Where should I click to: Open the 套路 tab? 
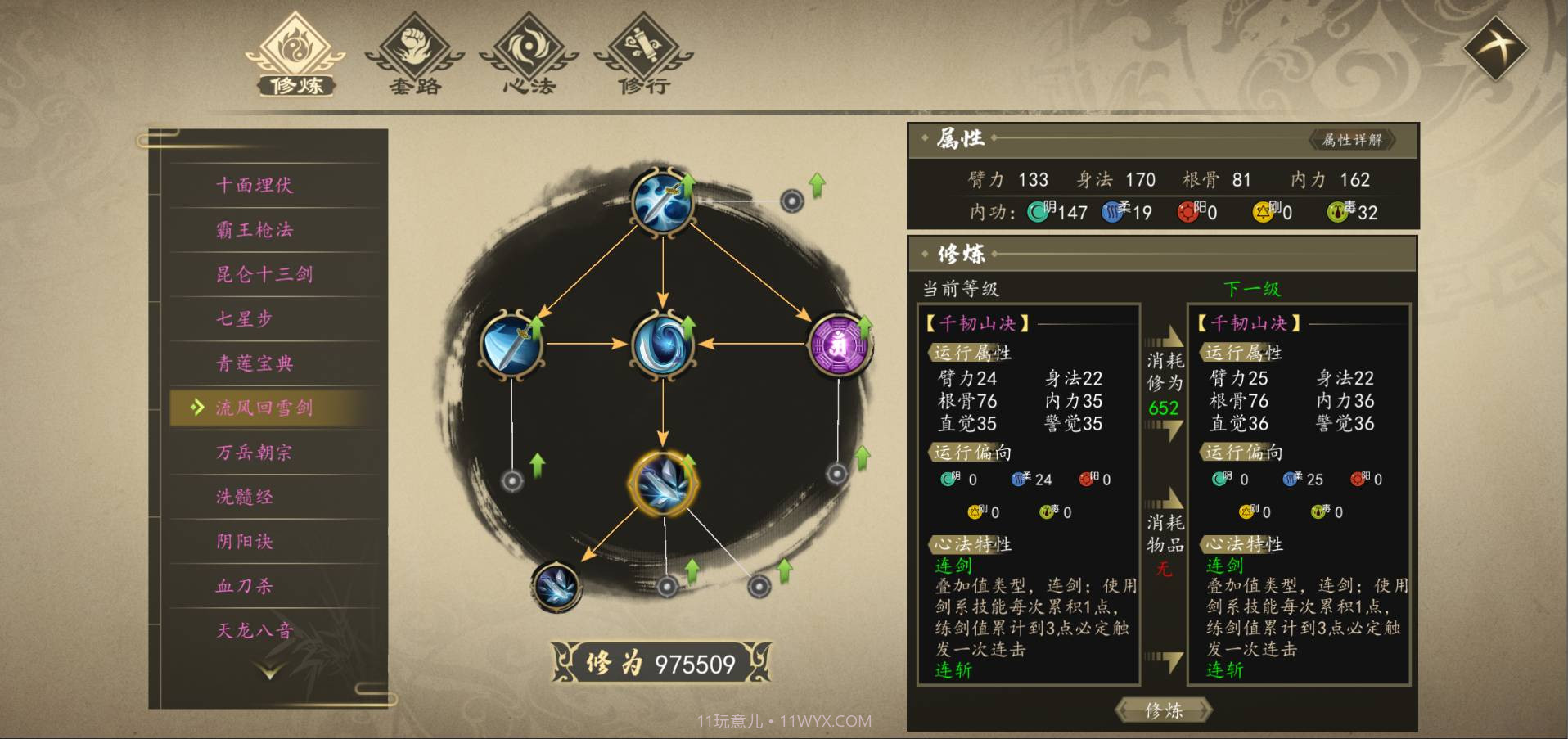[414, 54]
